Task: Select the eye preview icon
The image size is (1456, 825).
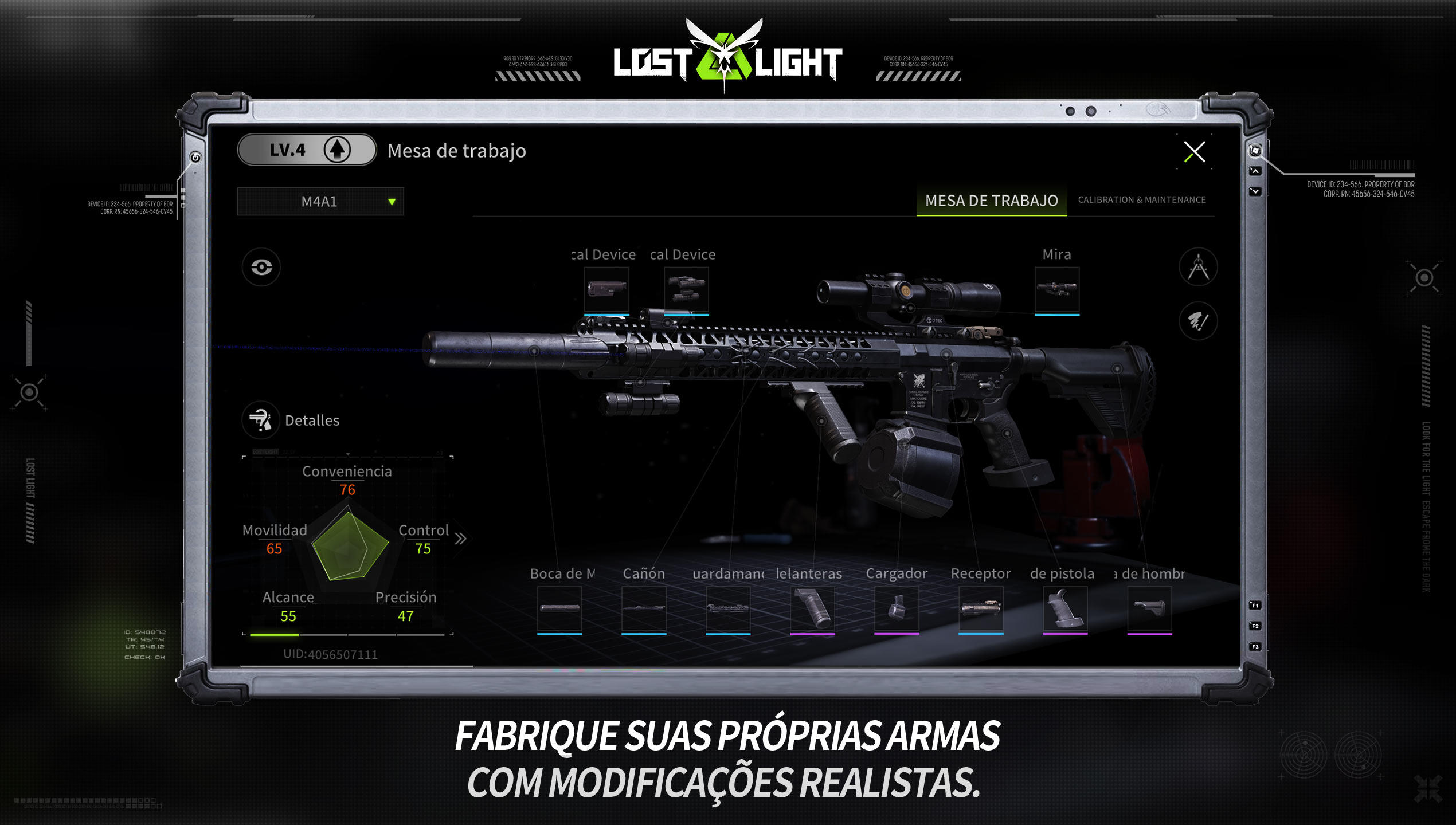Action: (261, 266)
